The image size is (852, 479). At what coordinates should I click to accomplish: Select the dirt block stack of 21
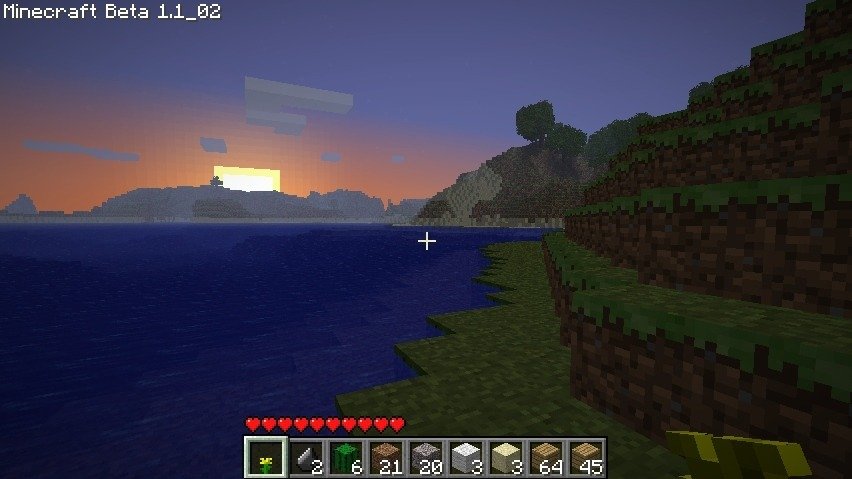pyautogui.click(x=385, y=458)
